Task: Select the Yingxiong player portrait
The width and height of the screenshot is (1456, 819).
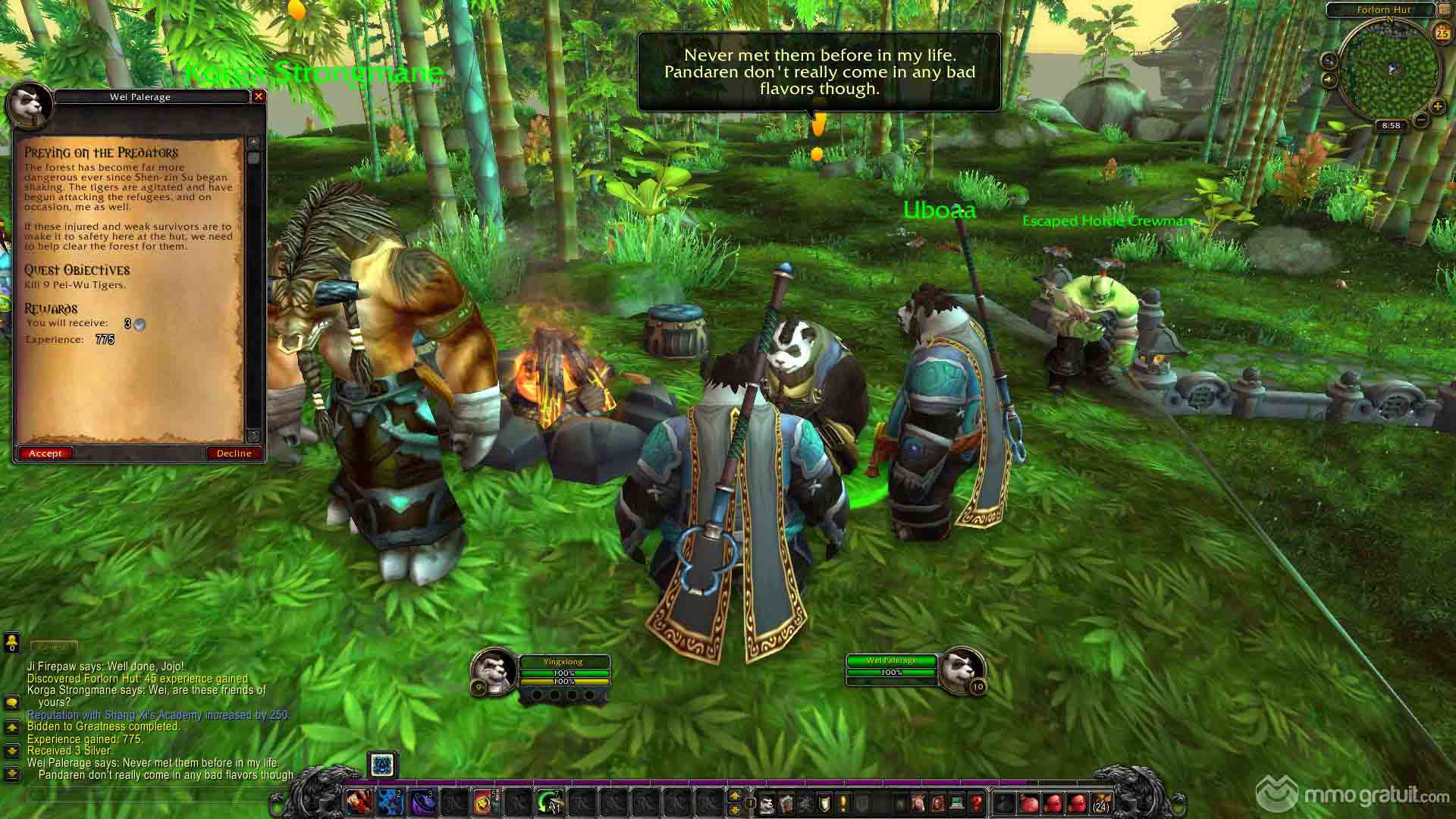Action: [493, 672]
